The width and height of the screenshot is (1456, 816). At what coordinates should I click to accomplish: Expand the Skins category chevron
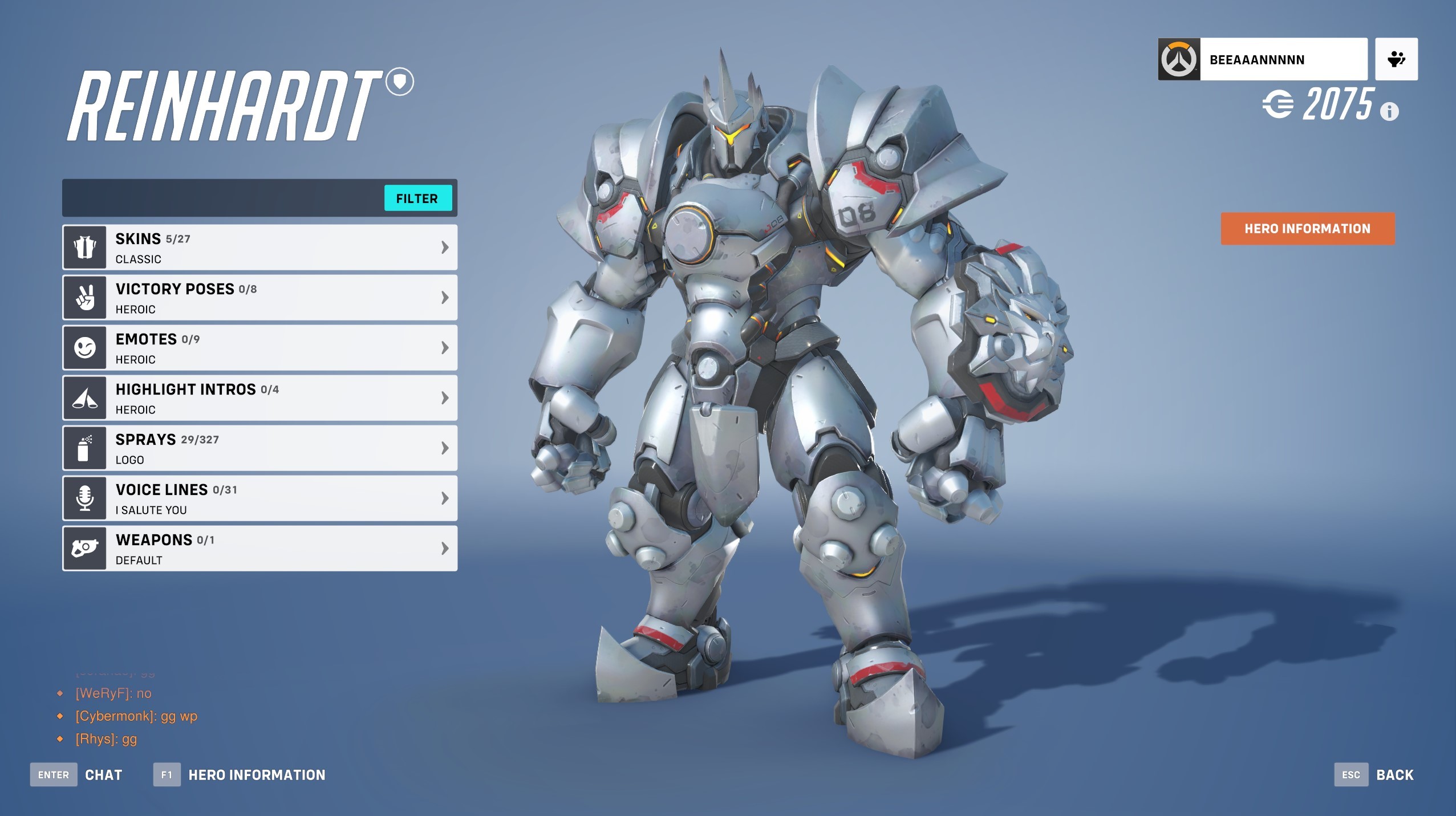click(444, 246)
